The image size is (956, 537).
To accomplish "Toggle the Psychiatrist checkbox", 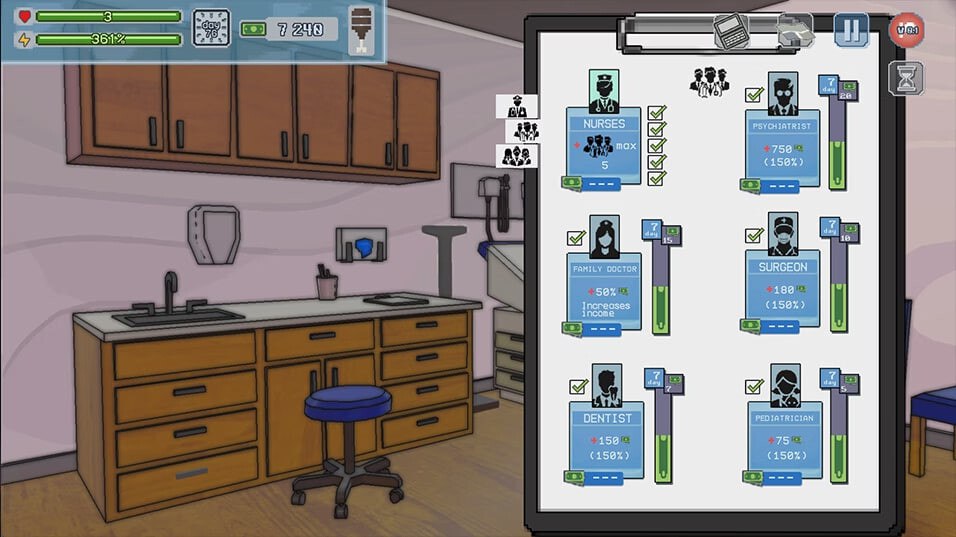I will [x=755, y=96].
